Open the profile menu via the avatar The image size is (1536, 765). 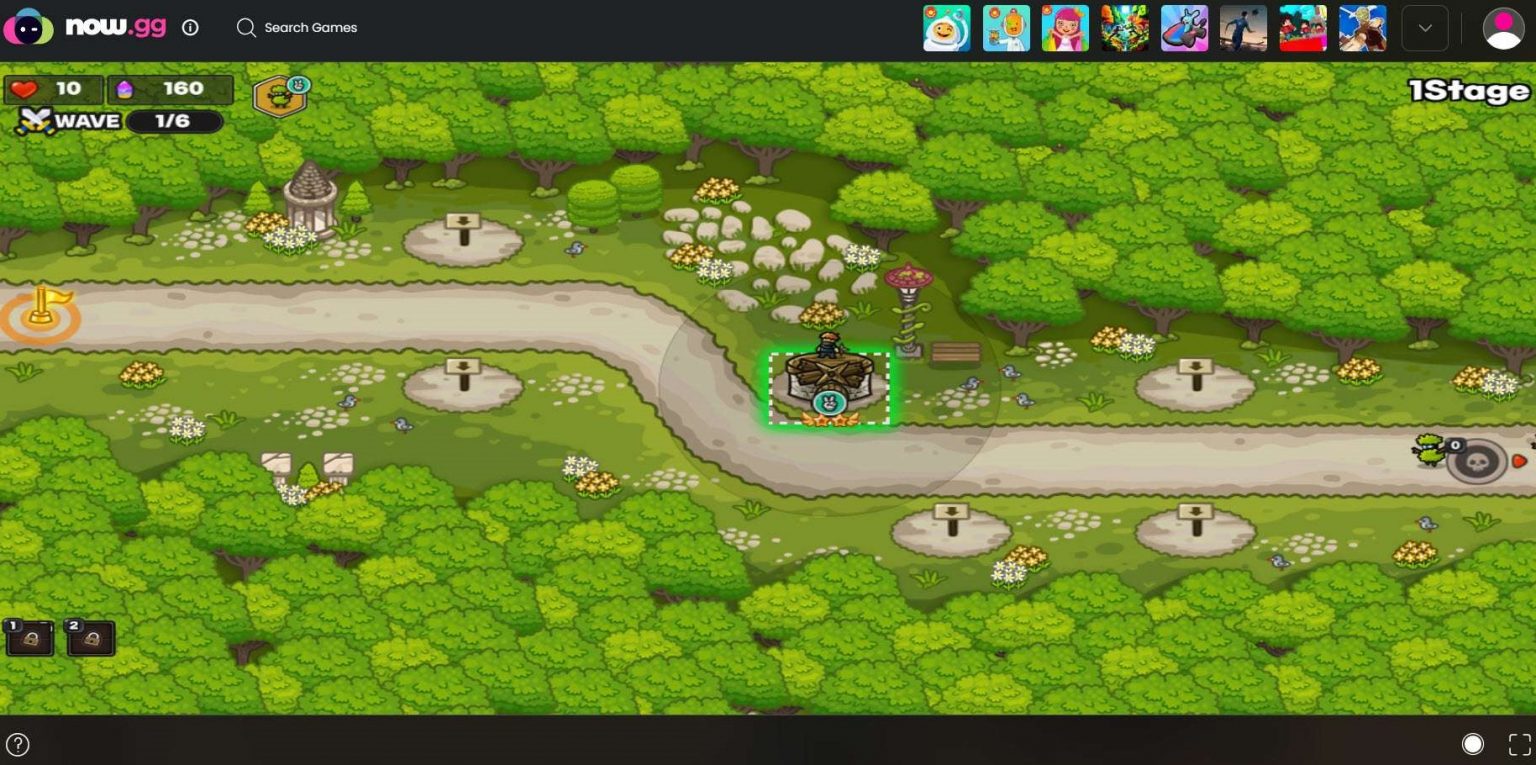point(1502,28)
